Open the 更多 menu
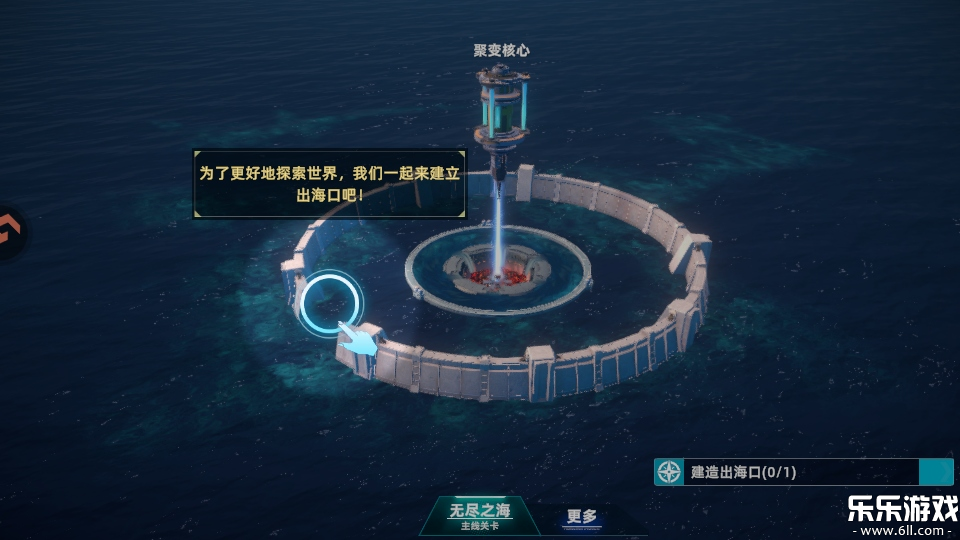The height and width of the screenshot is (540, 960). (x=581, y=517)
